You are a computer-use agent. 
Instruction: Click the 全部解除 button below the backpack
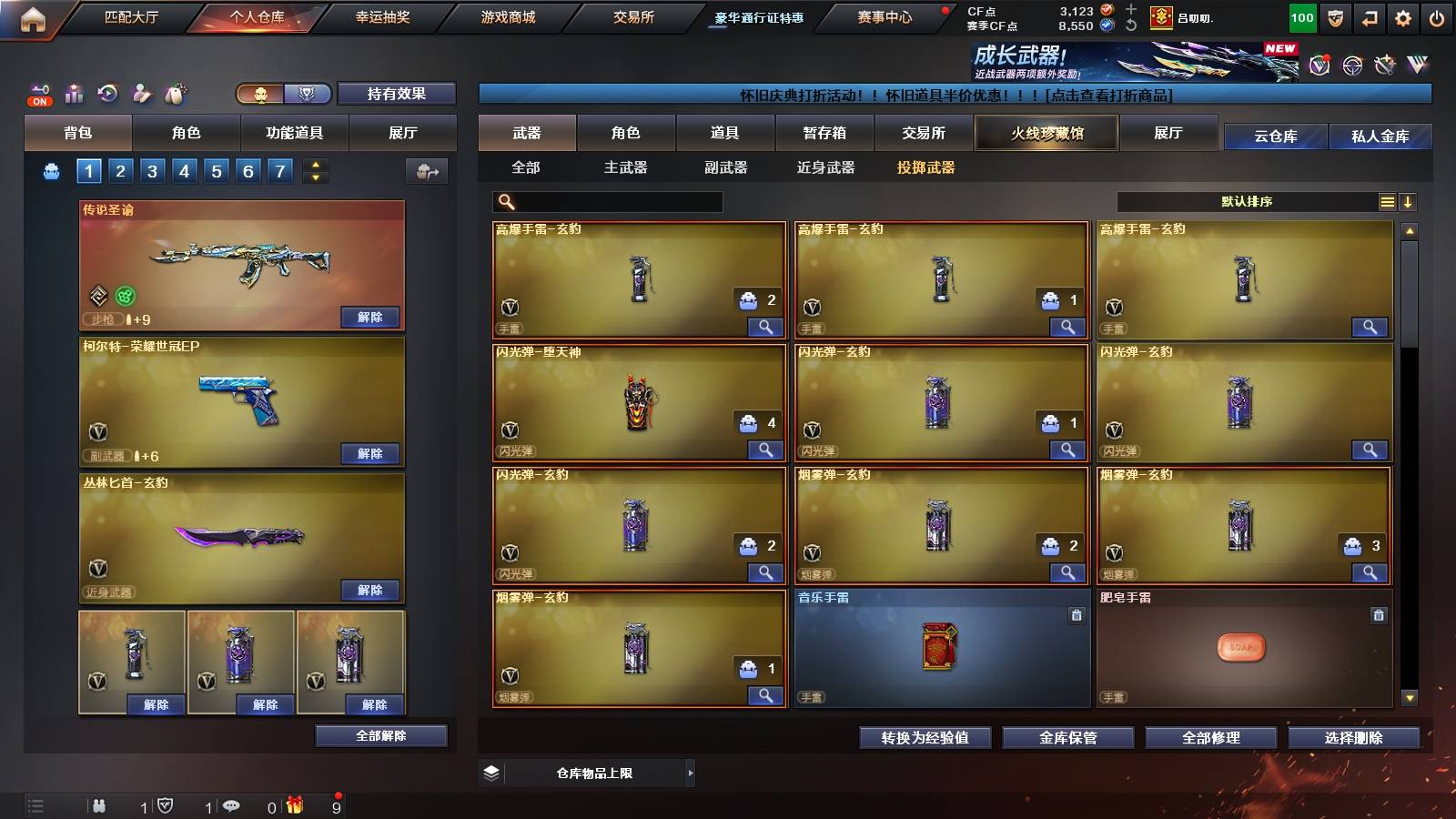(379, 734)
